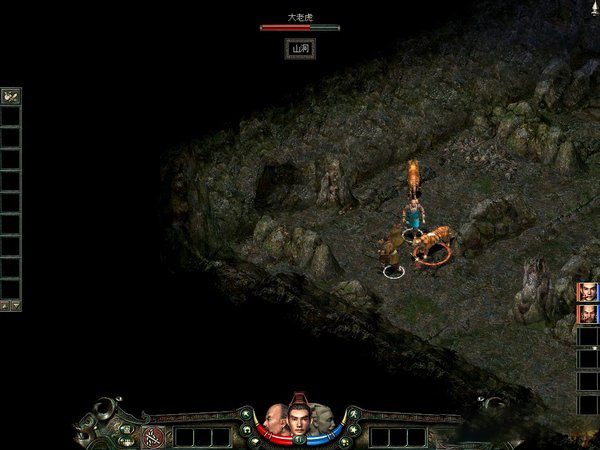Image resolution: width=600 pixels, height=450 pixels.
Task: Click the center young hero portrait
Action: [298, 418]
